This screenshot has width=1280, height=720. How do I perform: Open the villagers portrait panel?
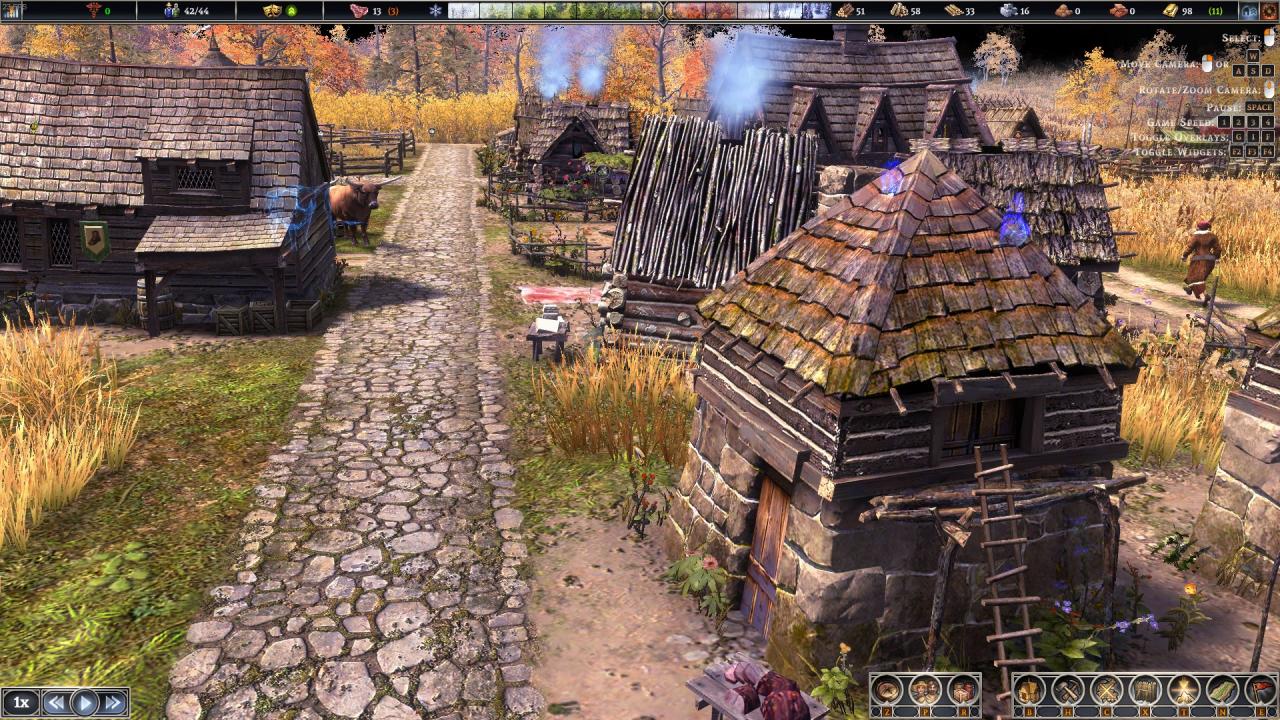(925, 690)
